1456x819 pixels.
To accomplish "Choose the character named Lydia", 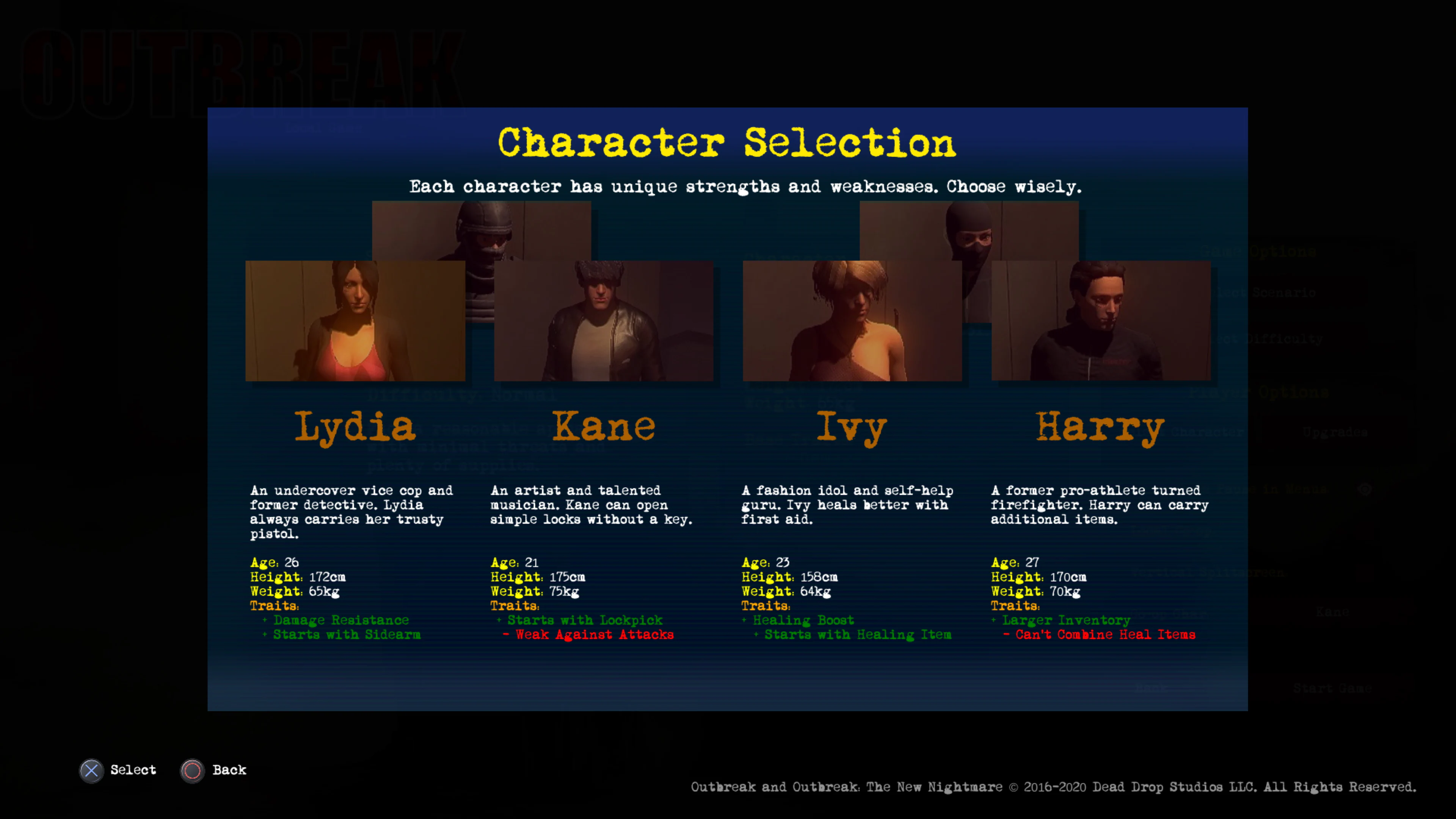I will coord(355,428).
